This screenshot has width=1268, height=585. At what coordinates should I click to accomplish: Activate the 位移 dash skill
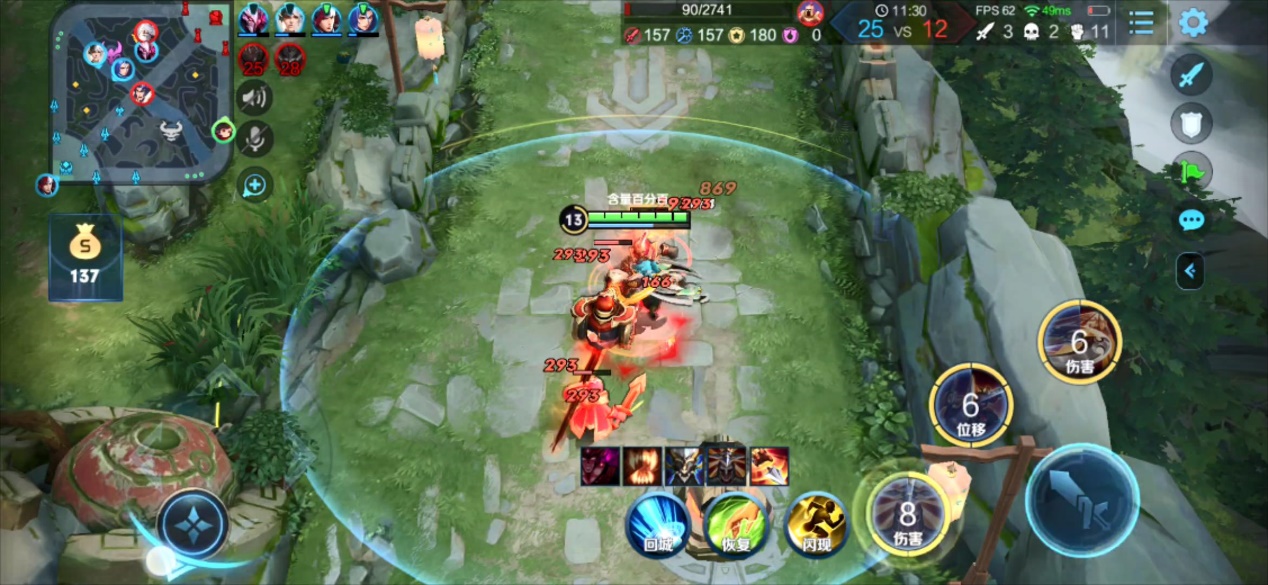971,405
